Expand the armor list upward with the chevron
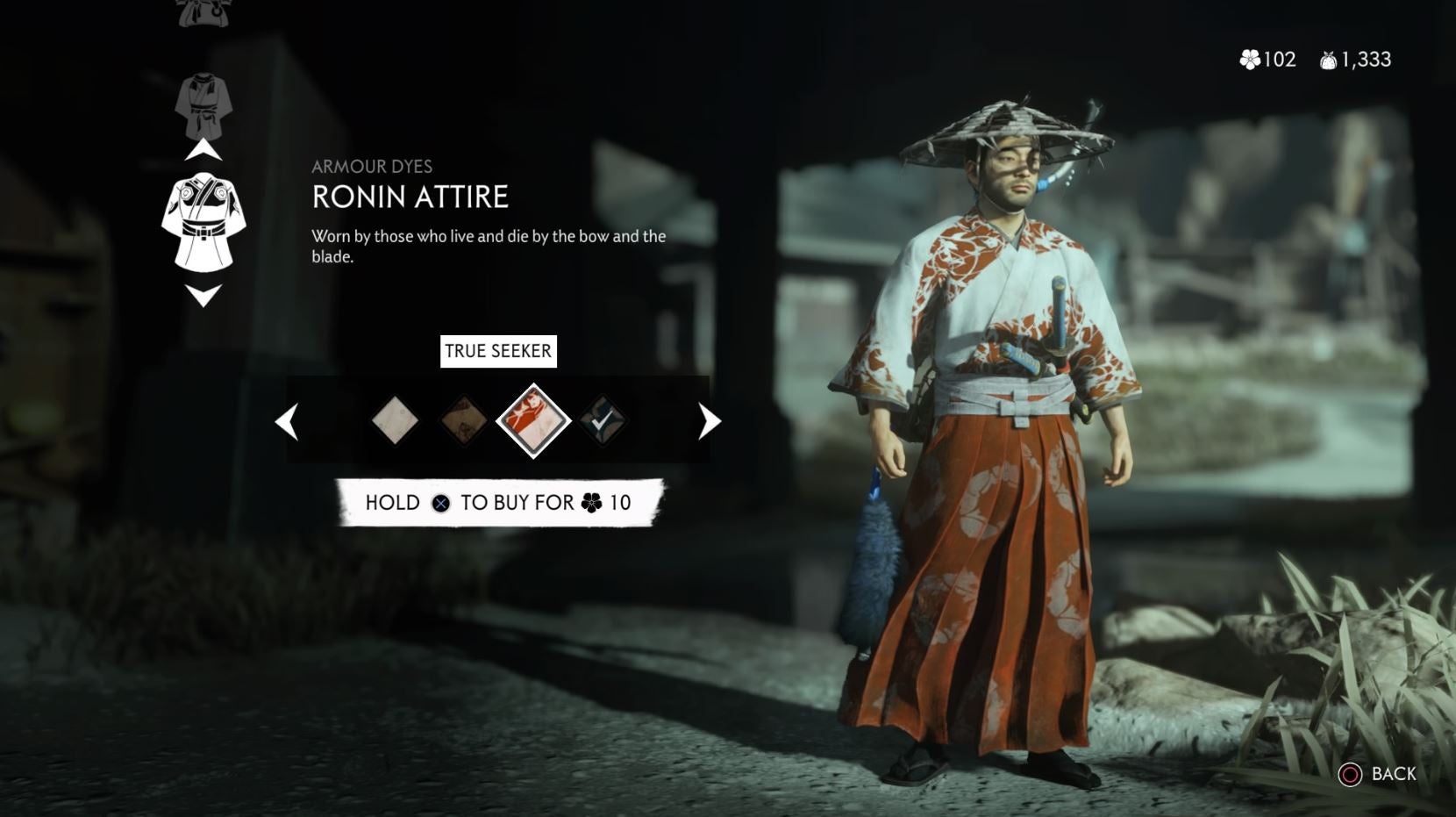The width and height of the screenshot is (1456, 817). (x=205, y=149)
